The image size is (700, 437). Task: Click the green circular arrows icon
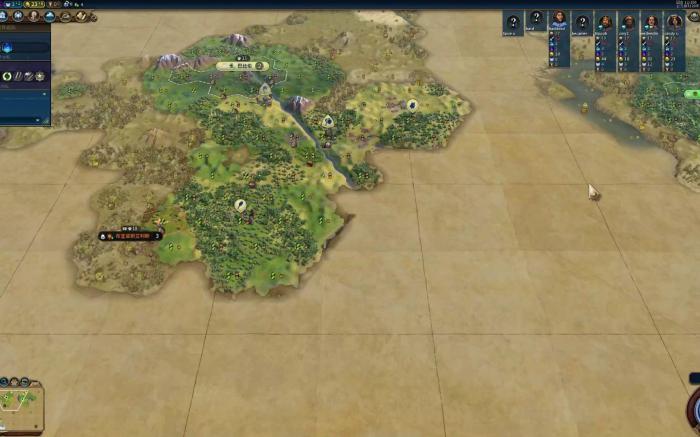7,76
